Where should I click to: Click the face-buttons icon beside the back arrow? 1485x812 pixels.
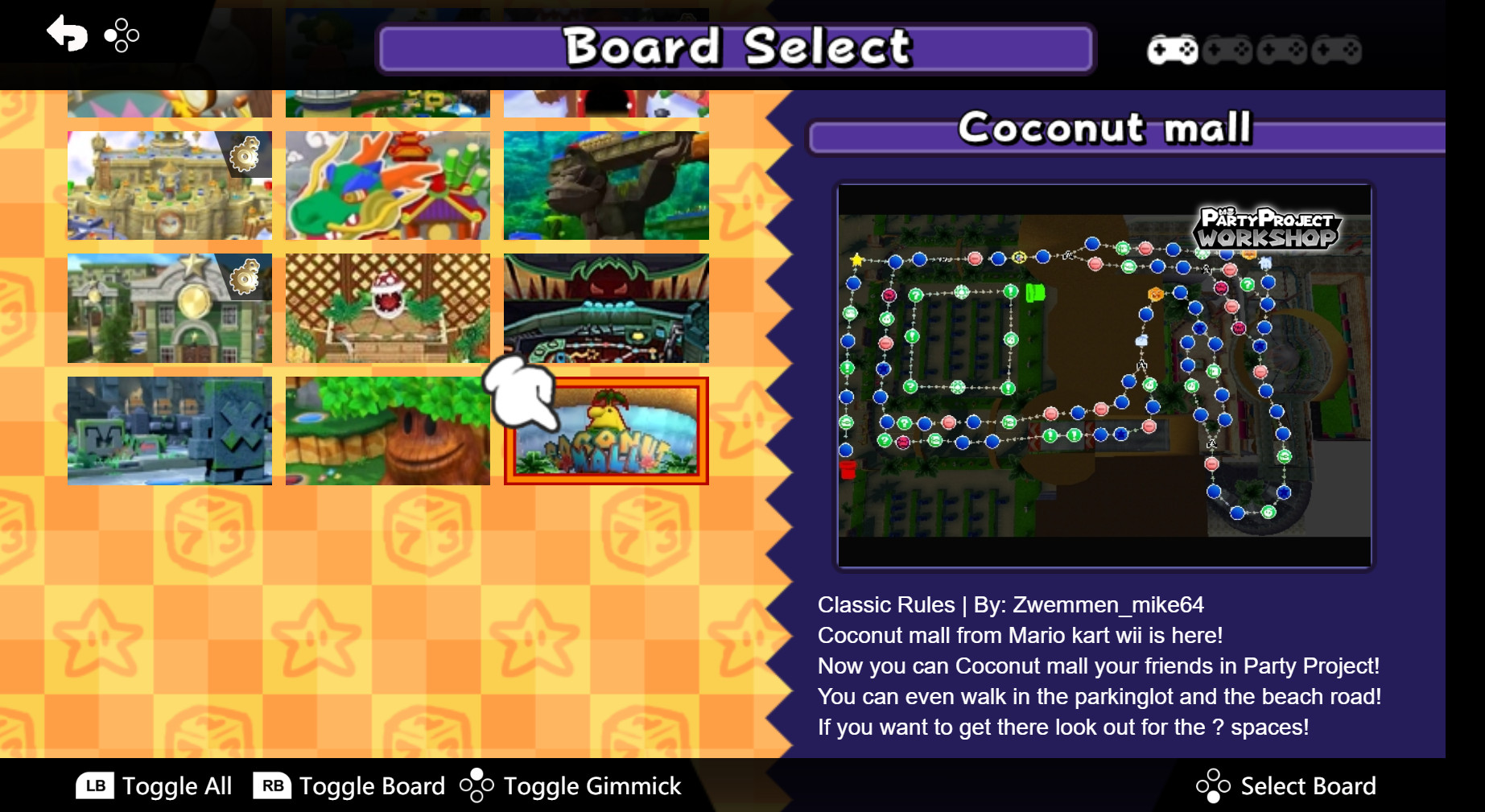pos(120,35)
